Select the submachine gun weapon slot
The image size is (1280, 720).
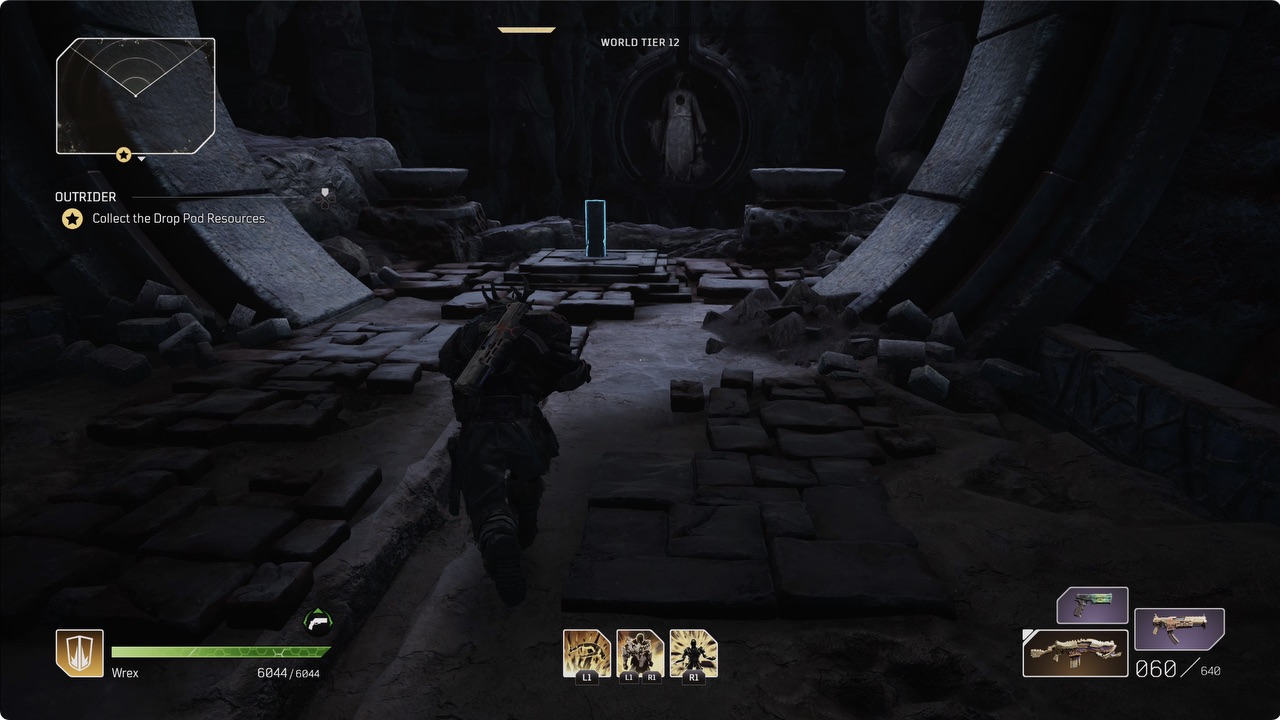pyautogui.click(x=1179, y=629)
